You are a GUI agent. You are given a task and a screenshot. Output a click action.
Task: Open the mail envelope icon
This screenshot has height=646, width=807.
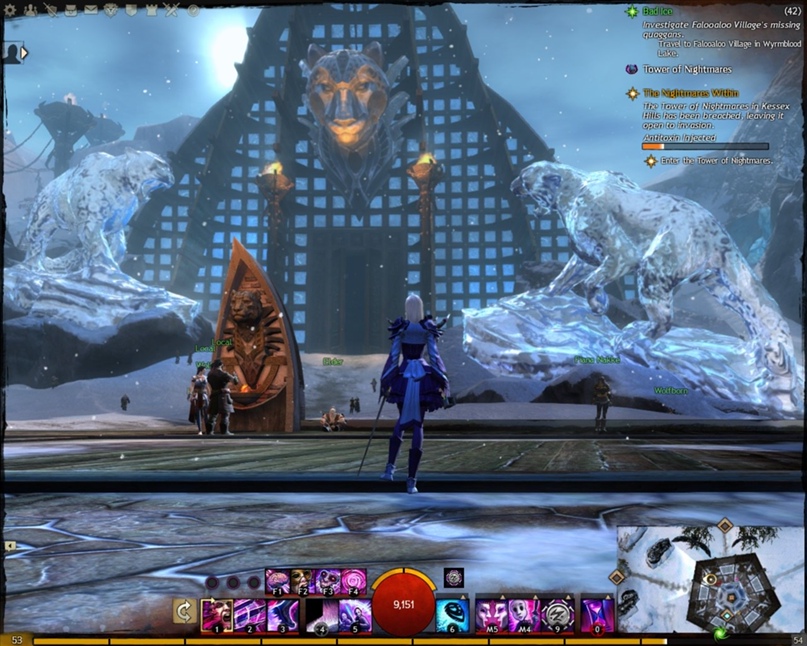click(x=90, y=10)
